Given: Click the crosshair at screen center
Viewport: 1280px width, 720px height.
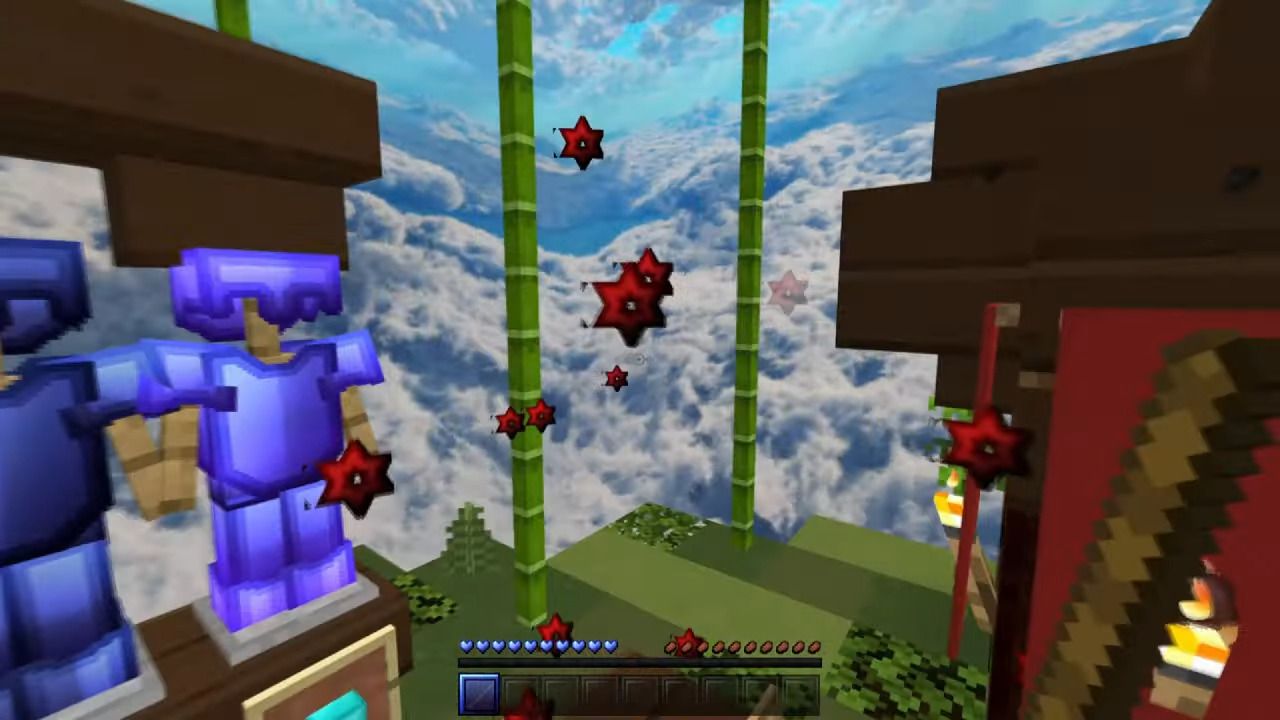Looking at the screenshot, I should [640, 360].
